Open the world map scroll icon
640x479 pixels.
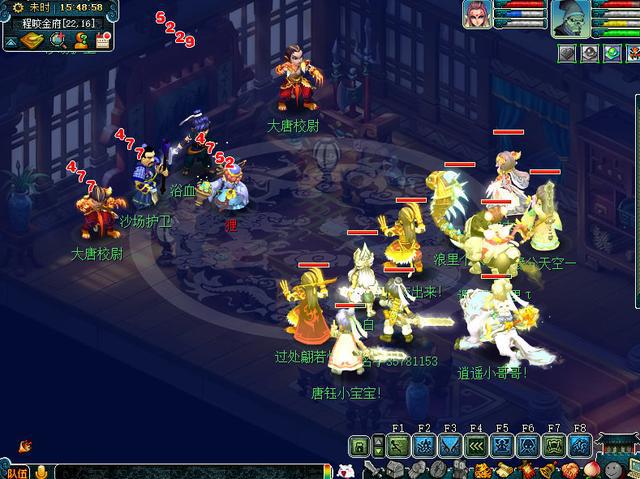(34, 40)
